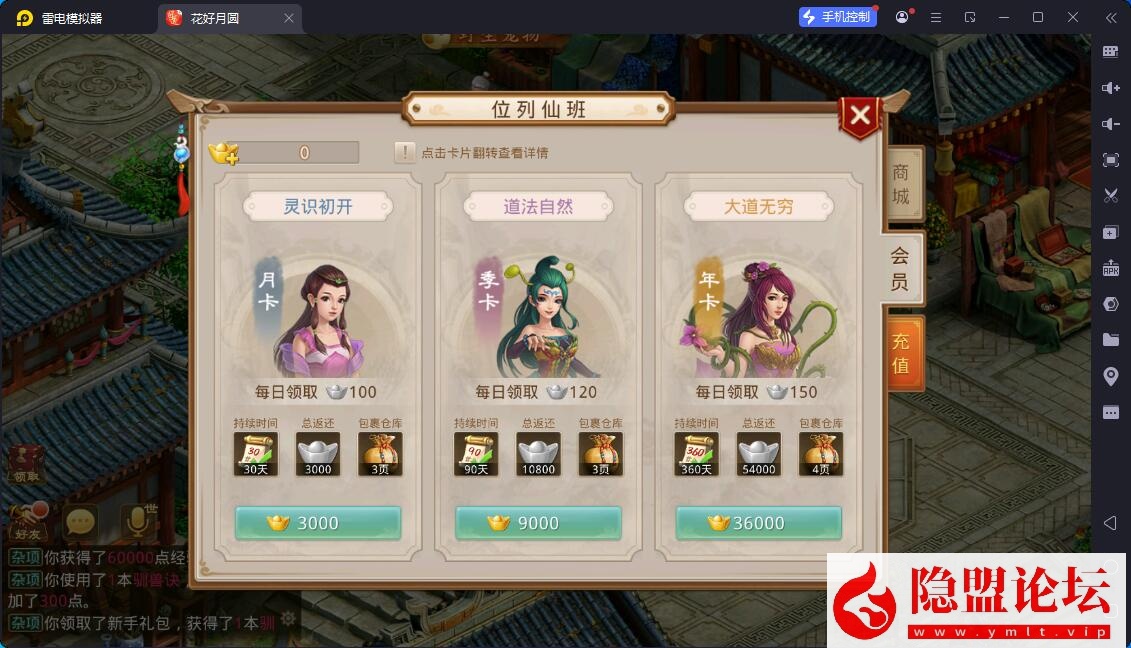Purchase the season card for 9000
The image size is (1131, 648).
tap(538, 523)
